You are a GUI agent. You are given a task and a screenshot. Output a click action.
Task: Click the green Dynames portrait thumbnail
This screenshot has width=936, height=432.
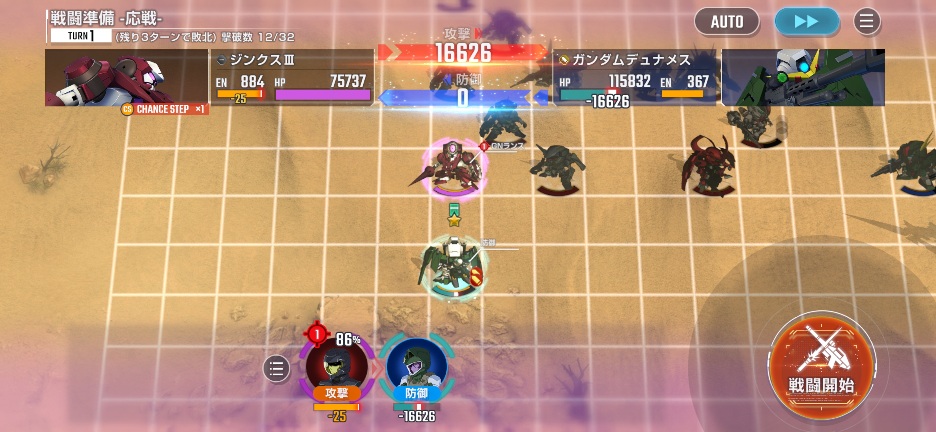point(803,77)
